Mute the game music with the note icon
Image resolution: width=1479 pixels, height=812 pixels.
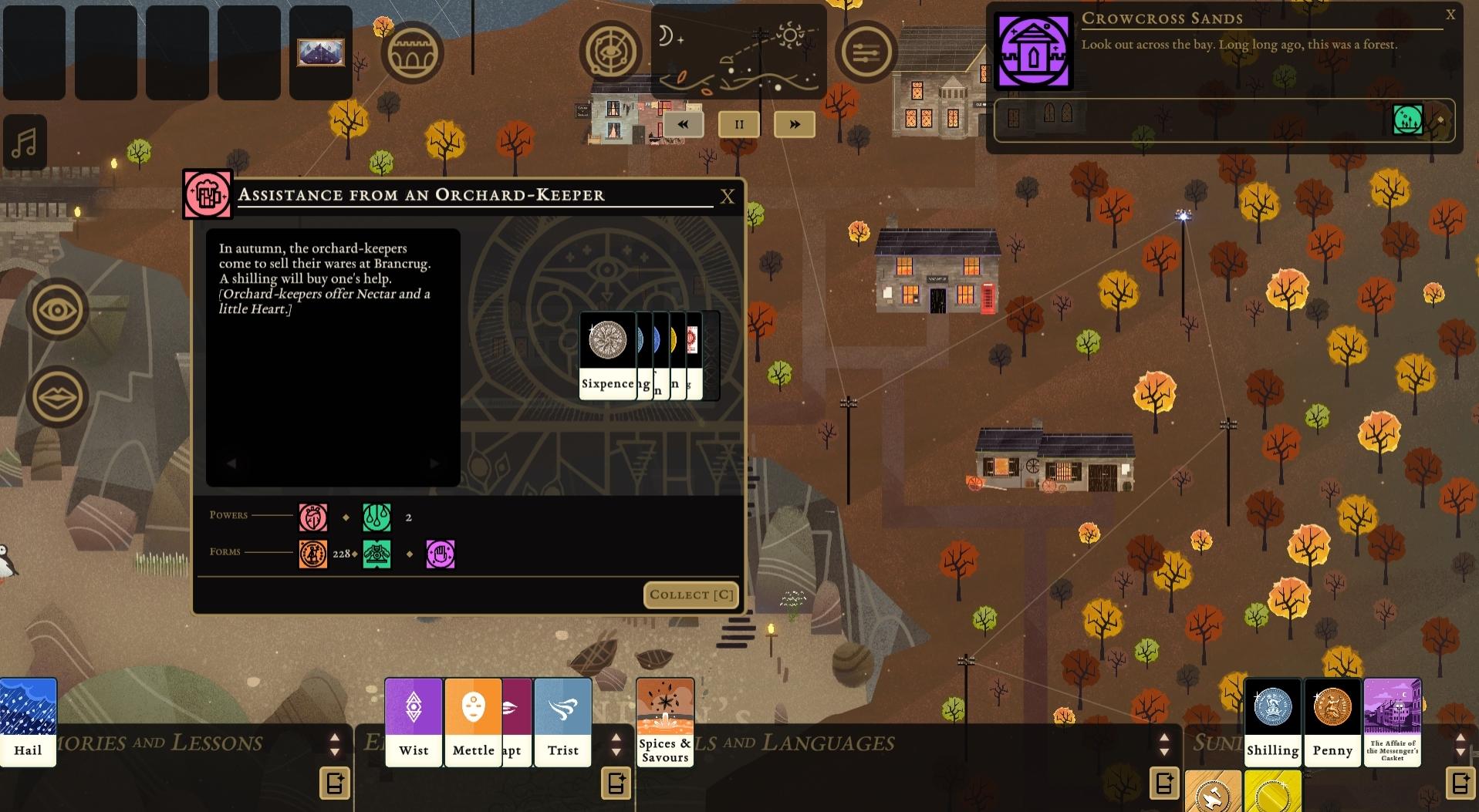click(25, 141)
